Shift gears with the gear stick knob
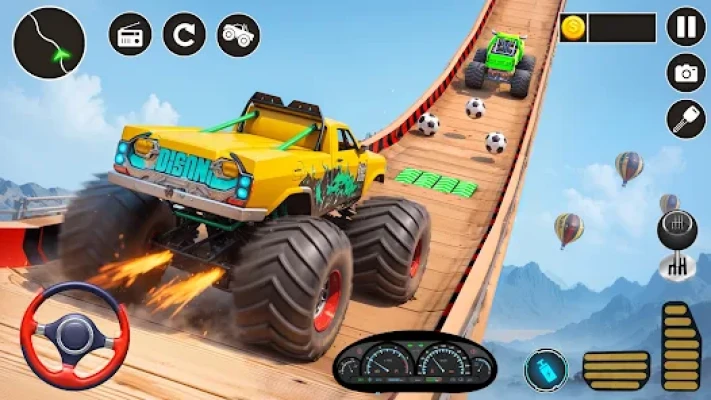Screen dimensions: 711x400 point(677,230)
